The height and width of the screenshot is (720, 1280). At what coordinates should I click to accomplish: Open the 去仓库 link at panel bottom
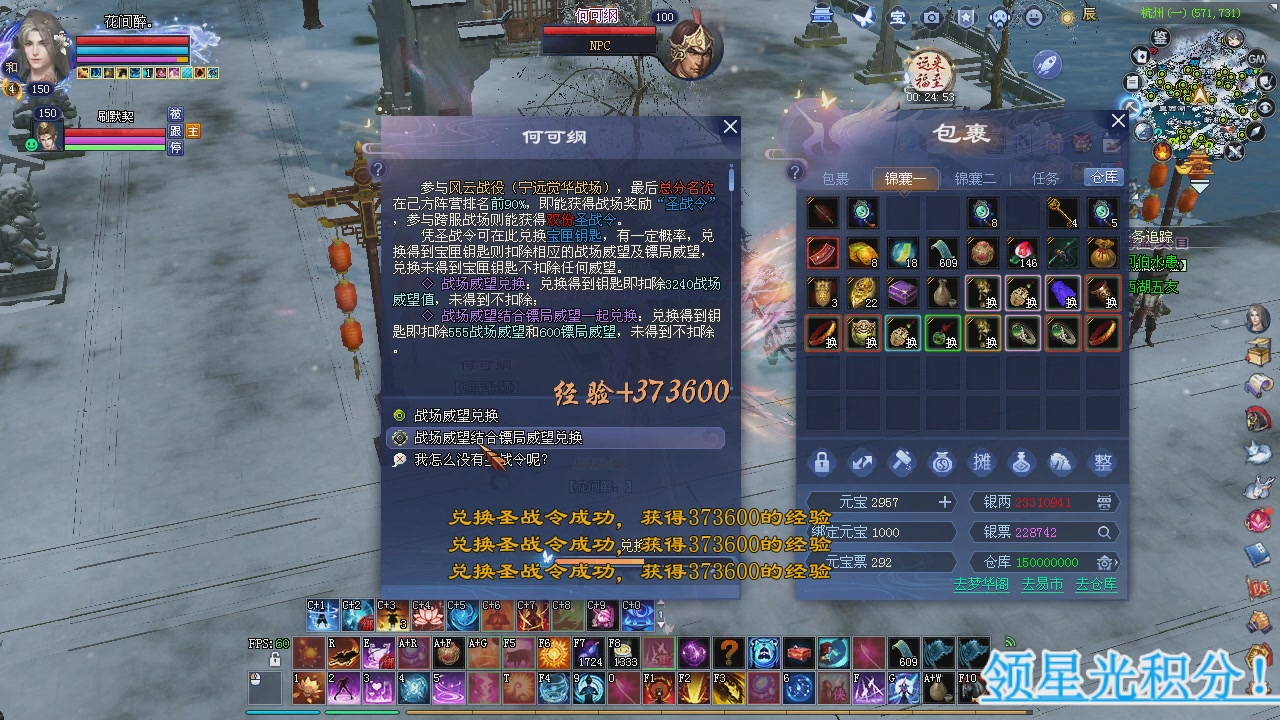[x=1095, y=583]
